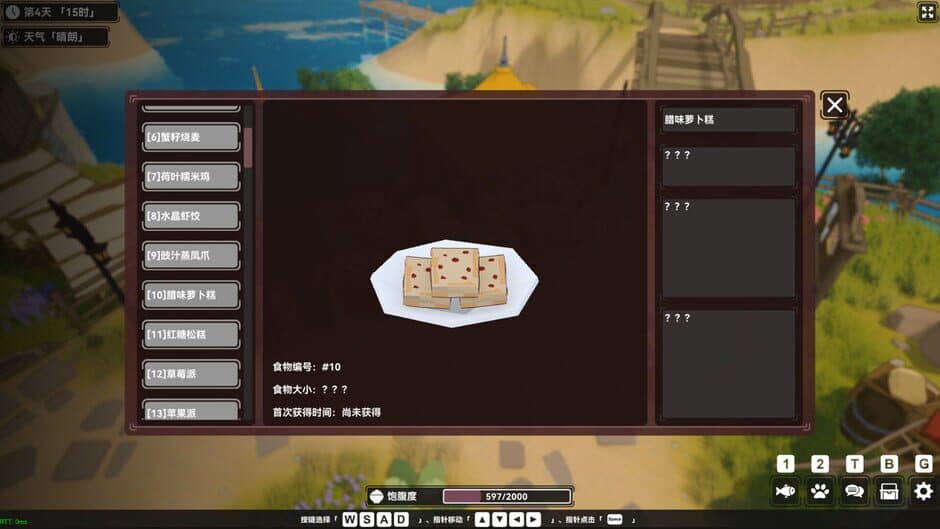Open the treasure chest inventory icon
Screen dimensions: 940x529
pyautogui.click(x=888, y=491)
